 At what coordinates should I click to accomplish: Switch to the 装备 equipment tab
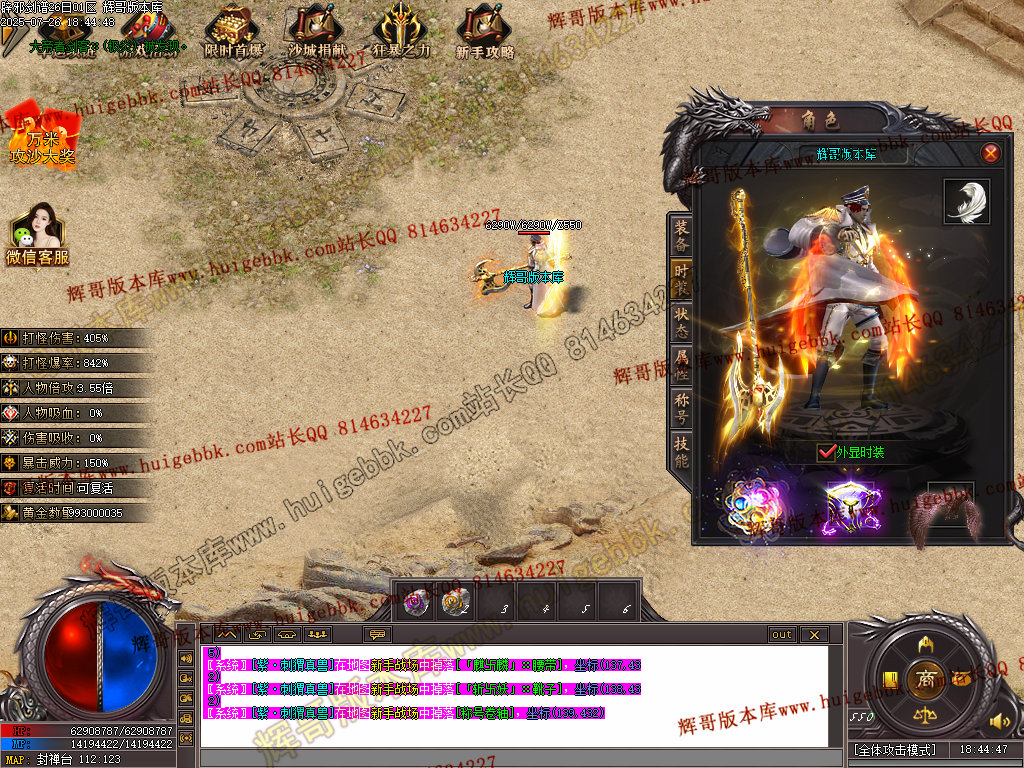click(x=681, y=235)
